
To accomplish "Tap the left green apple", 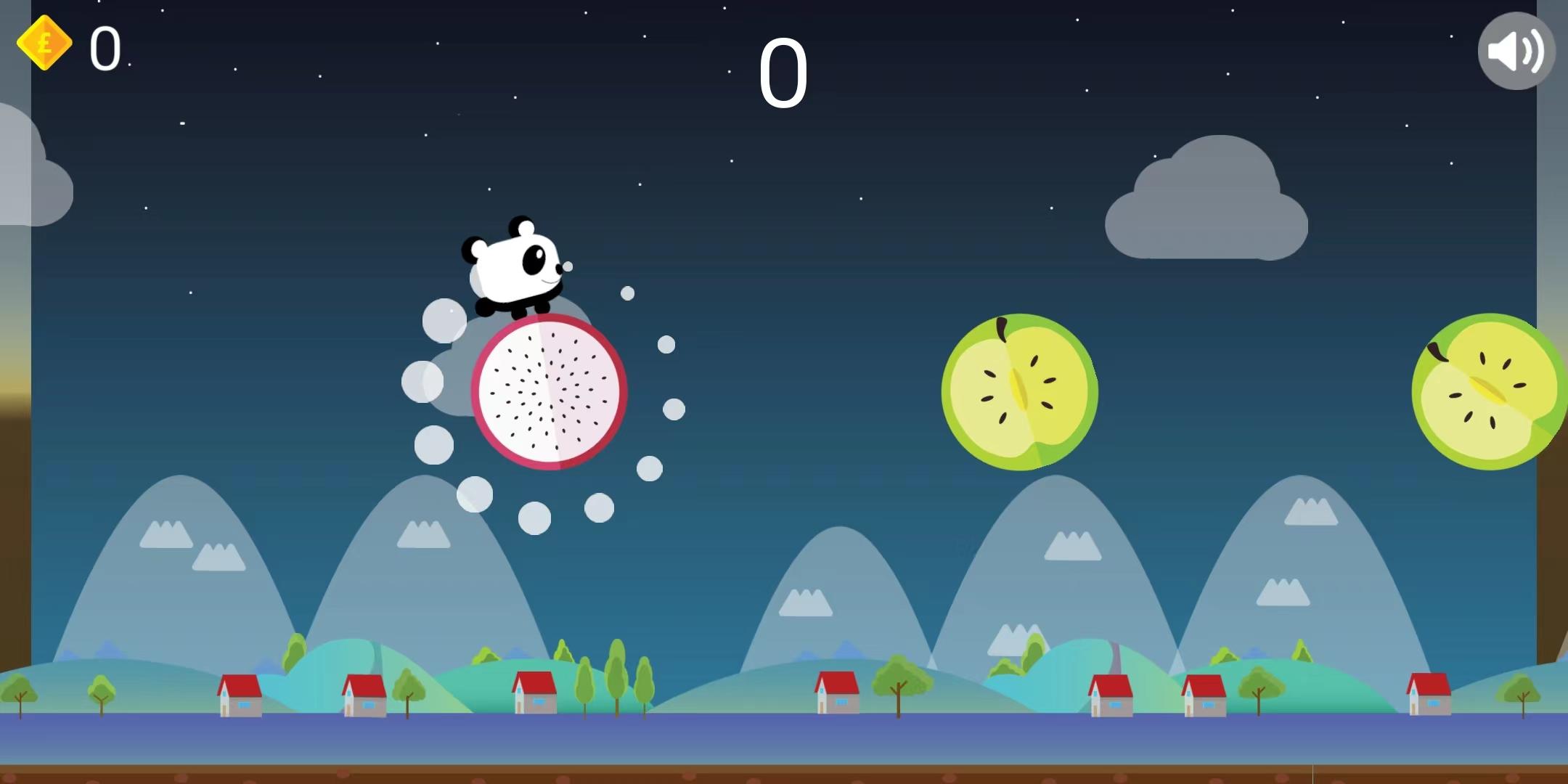I will [1020, 392].
